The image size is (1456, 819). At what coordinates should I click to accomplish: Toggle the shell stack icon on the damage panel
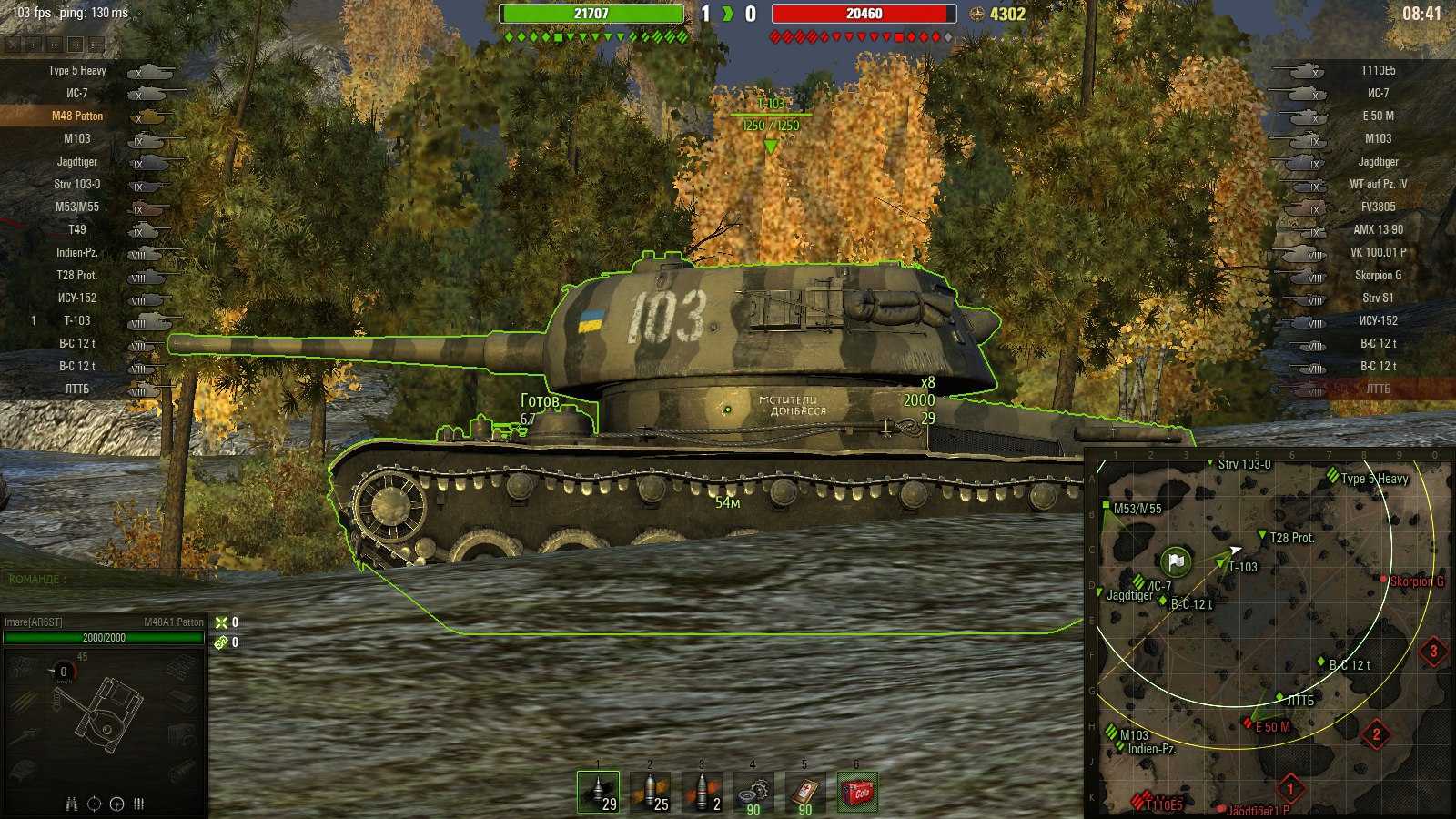click(x=137, y=804)
